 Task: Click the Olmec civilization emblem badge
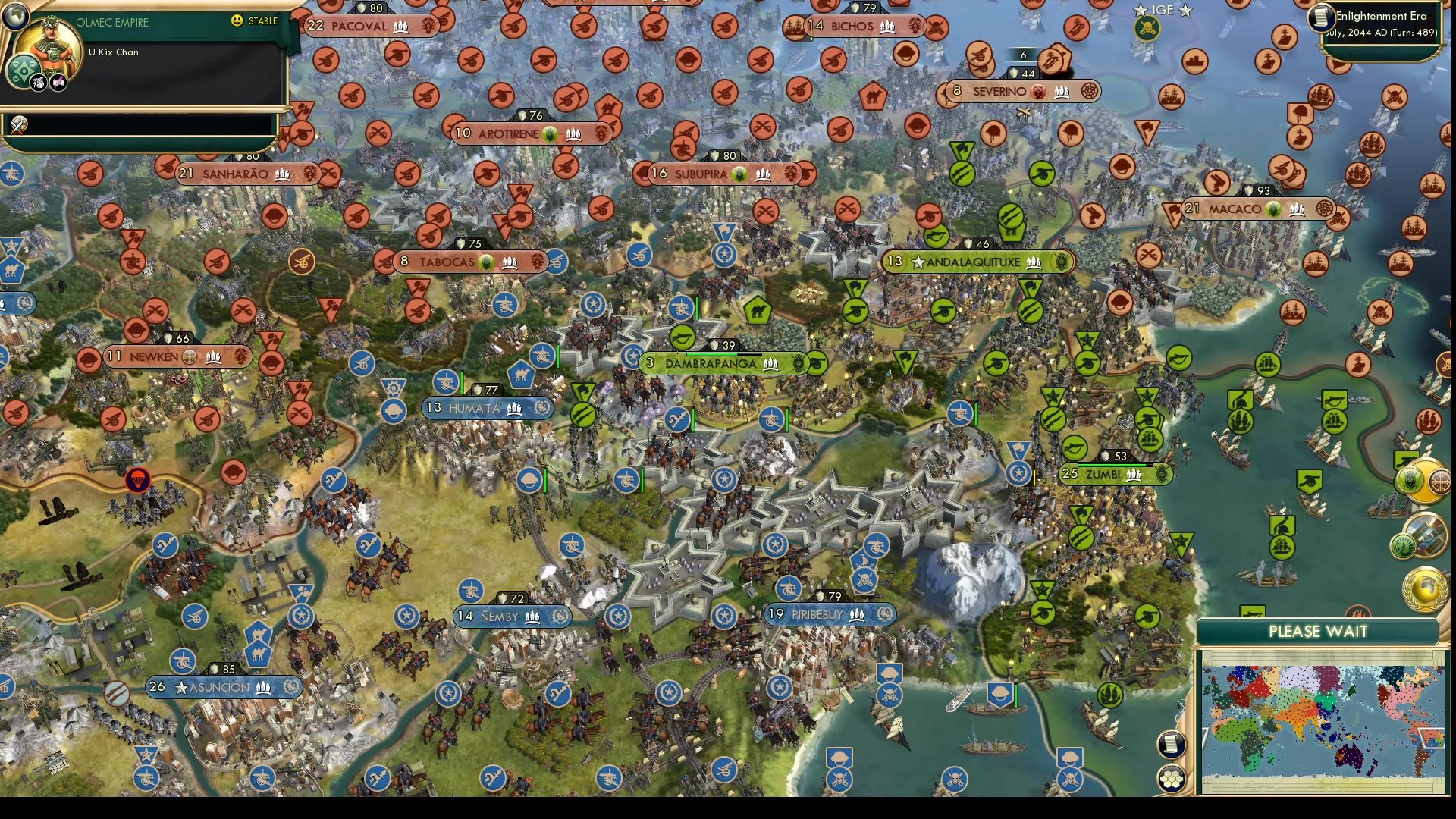(24, 71)
